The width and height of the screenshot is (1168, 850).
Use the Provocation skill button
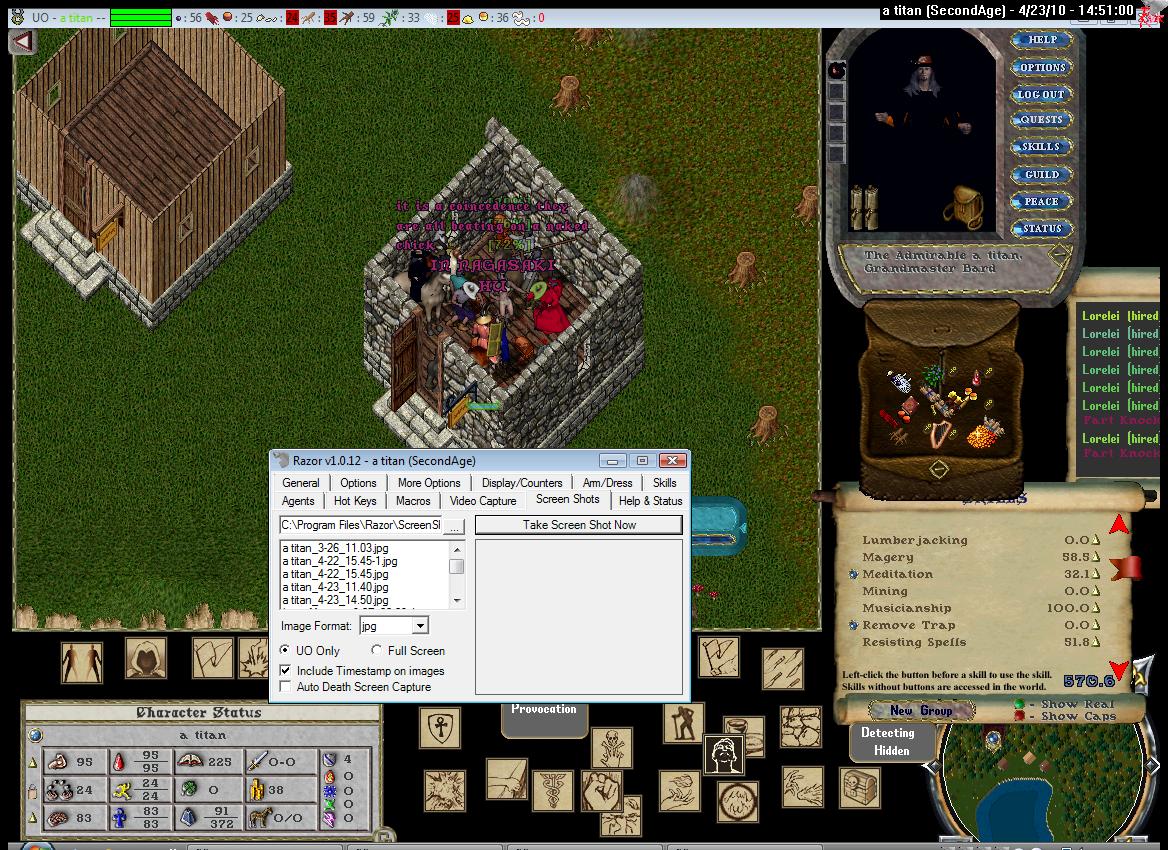pyautogui.click(x=543, y=710)
